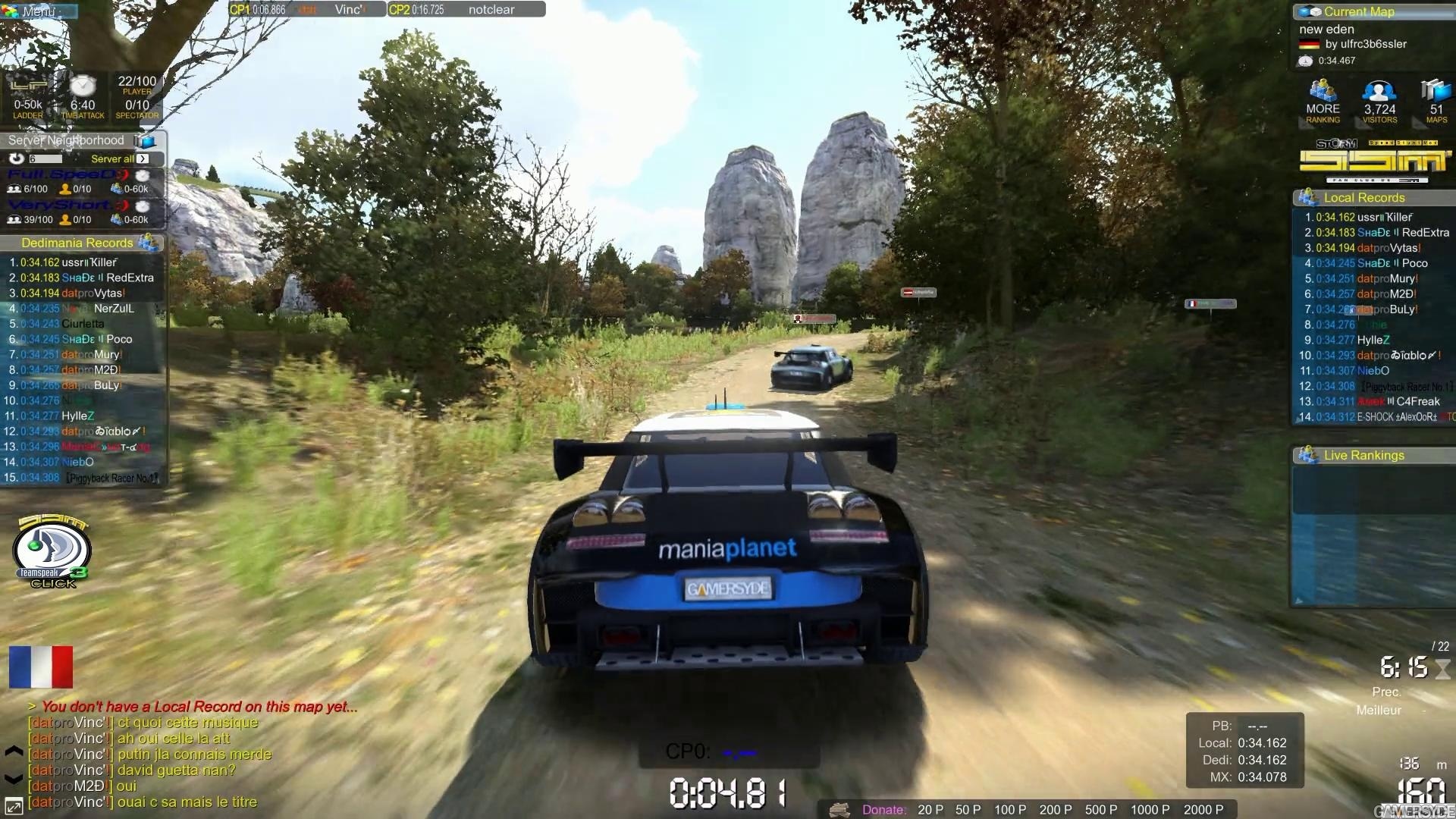Open the Menu button

click(x=38, y=11)
